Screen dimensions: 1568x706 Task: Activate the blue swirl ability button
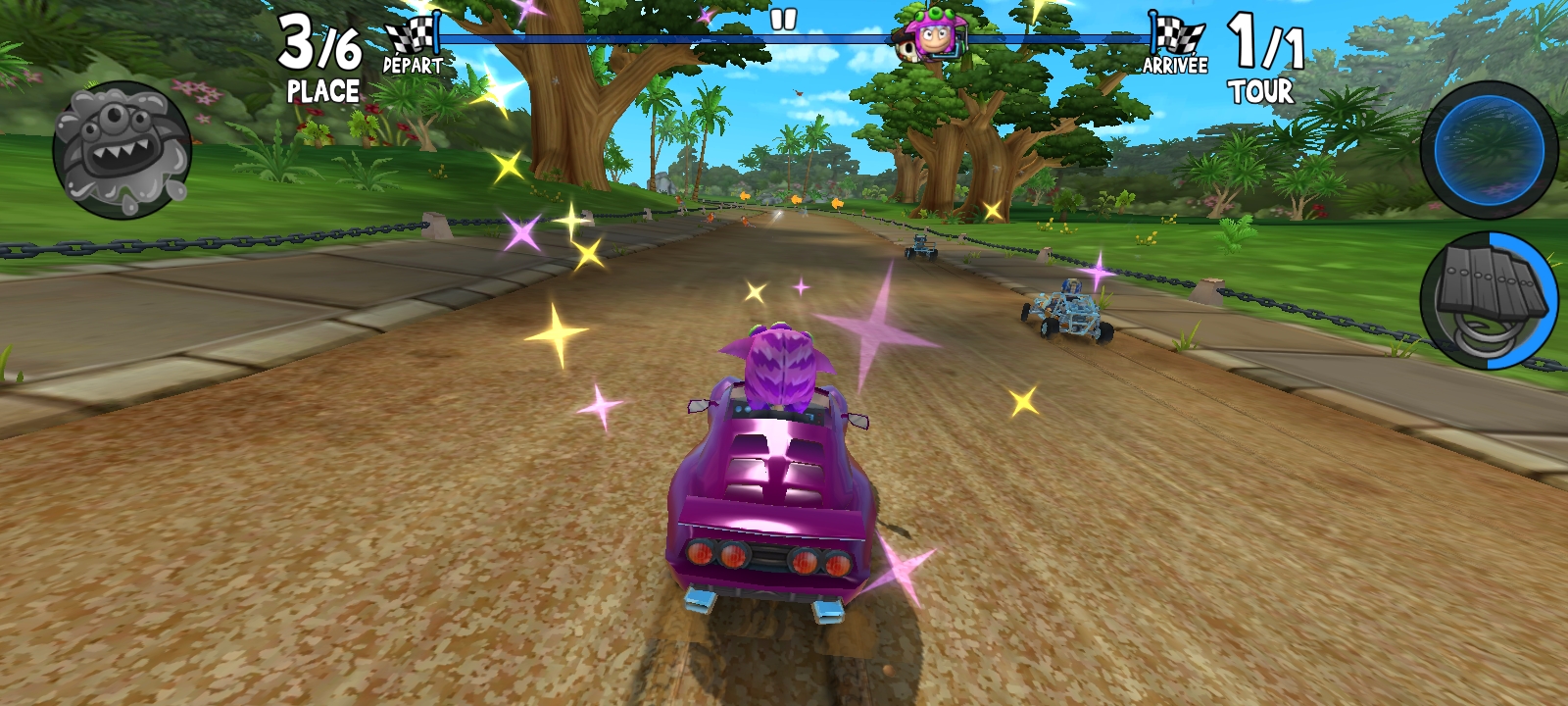pyautogui.click(x=1488, y=150)
